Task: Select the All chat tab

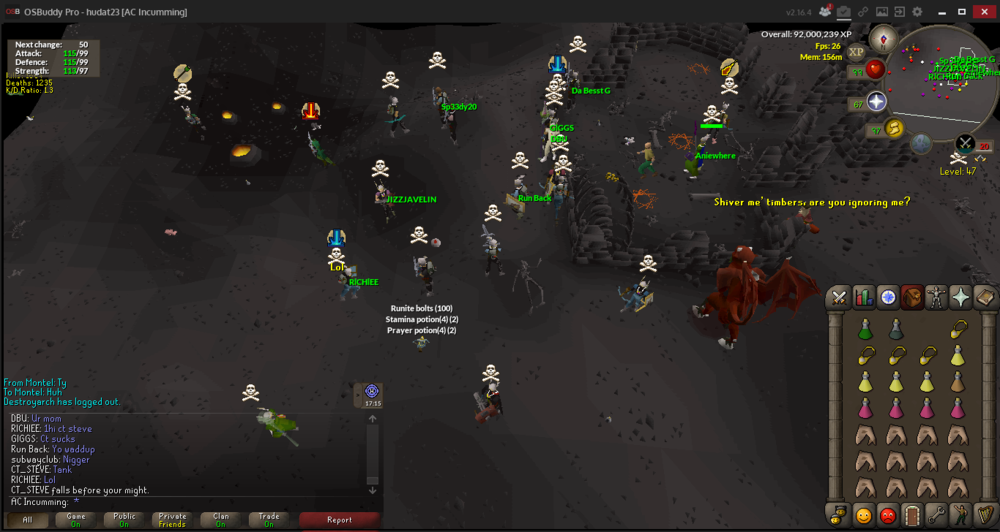Action: point(28,520)
